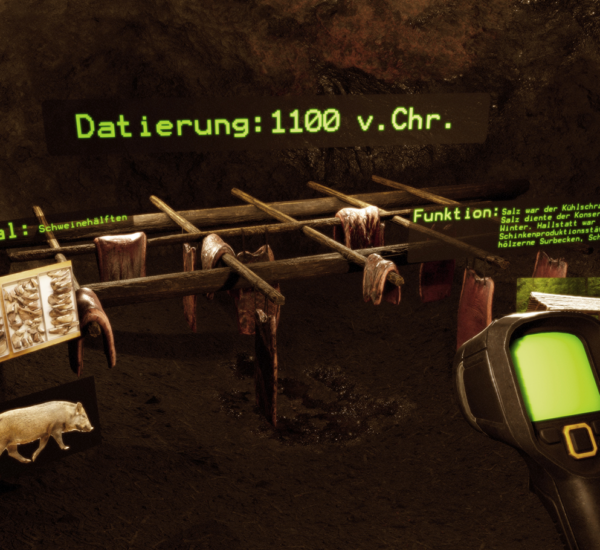Open the pig illustration thumbnail
The width and height of the screenshot is (600, 550).
[x=46, y=427]
